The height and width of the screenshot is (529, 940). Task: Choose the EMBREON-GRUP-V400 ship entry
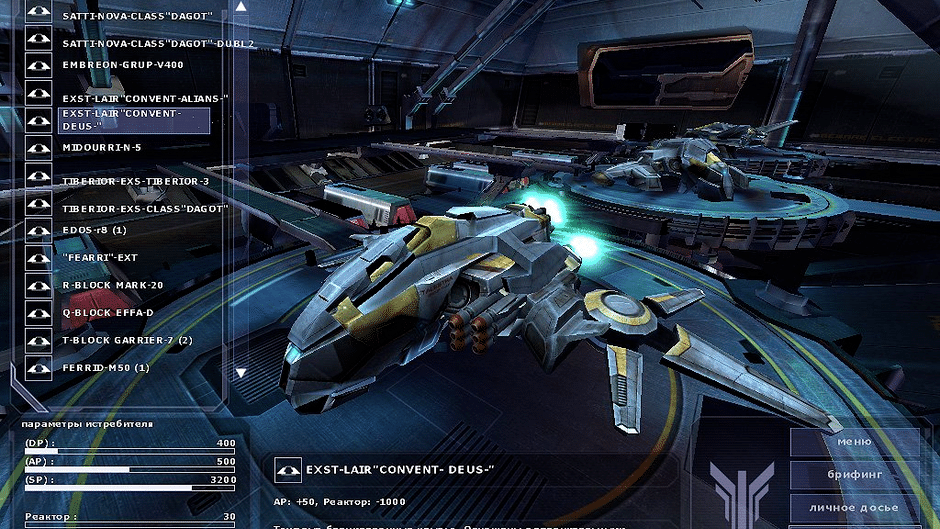(123, 65)
